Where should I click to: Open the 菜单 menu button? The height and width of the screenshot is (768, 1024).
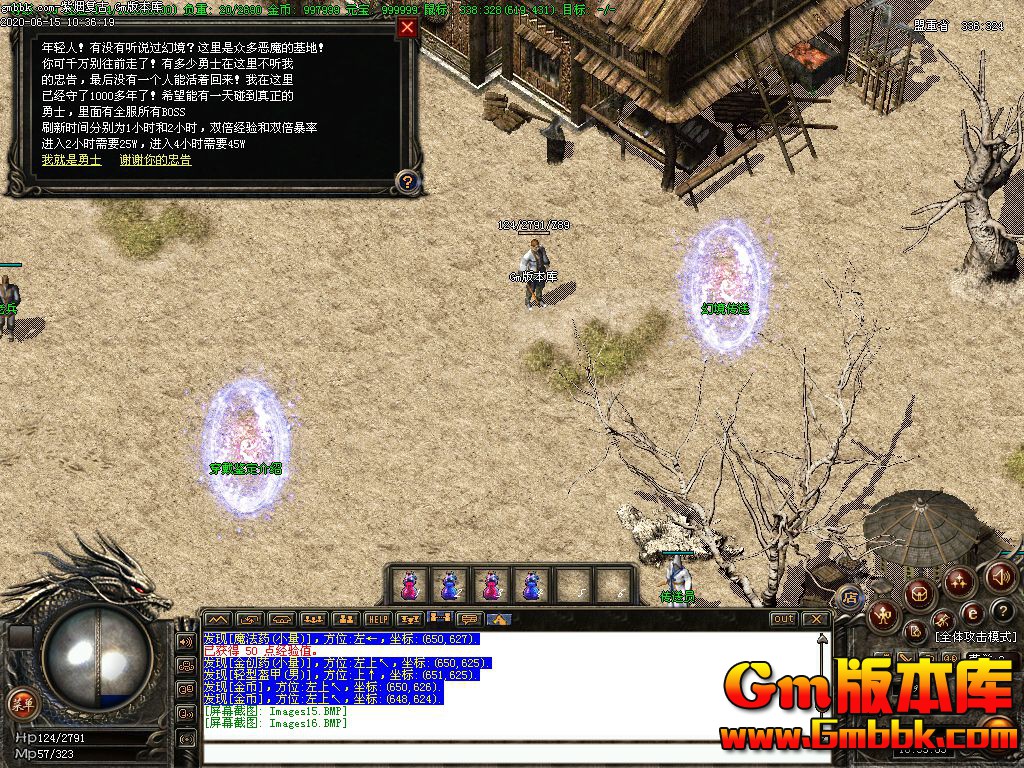pyautogui.click(x=20, y=702)
